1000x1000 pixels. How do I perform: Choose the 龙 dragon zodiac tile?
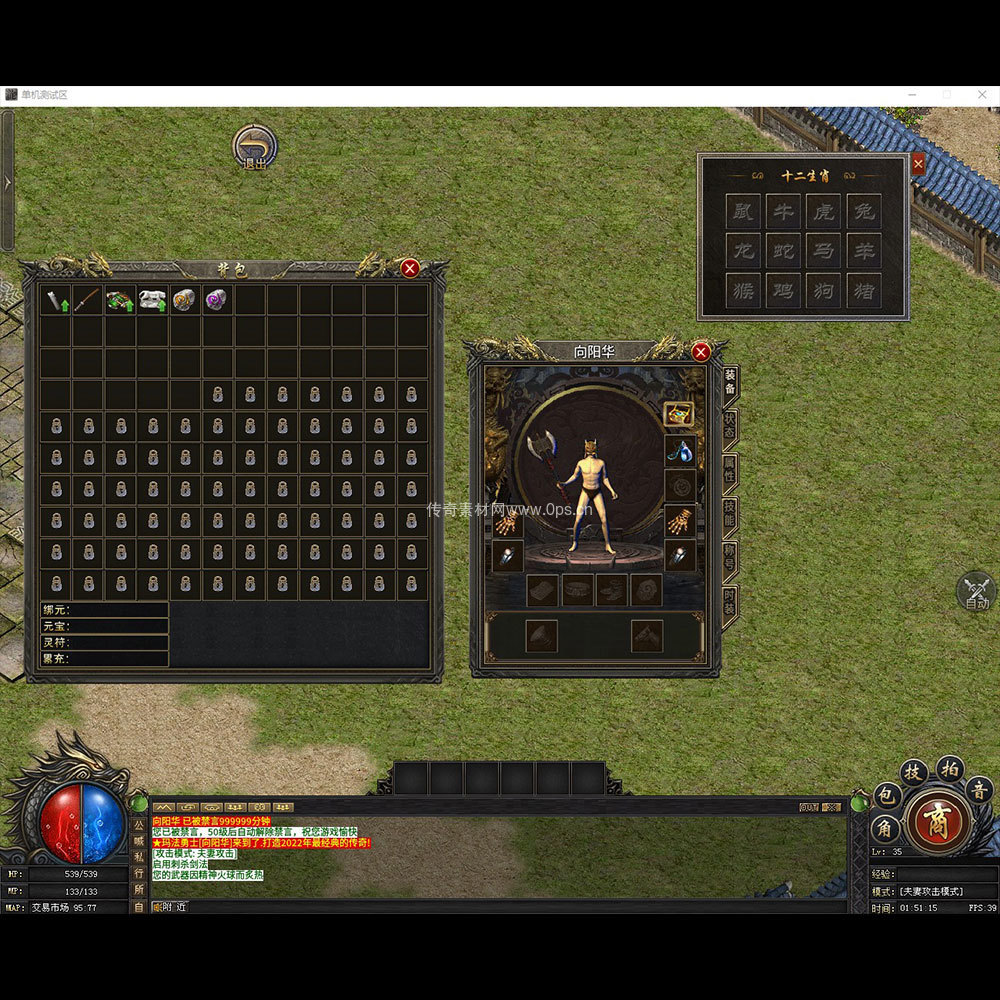click(743, 251)
